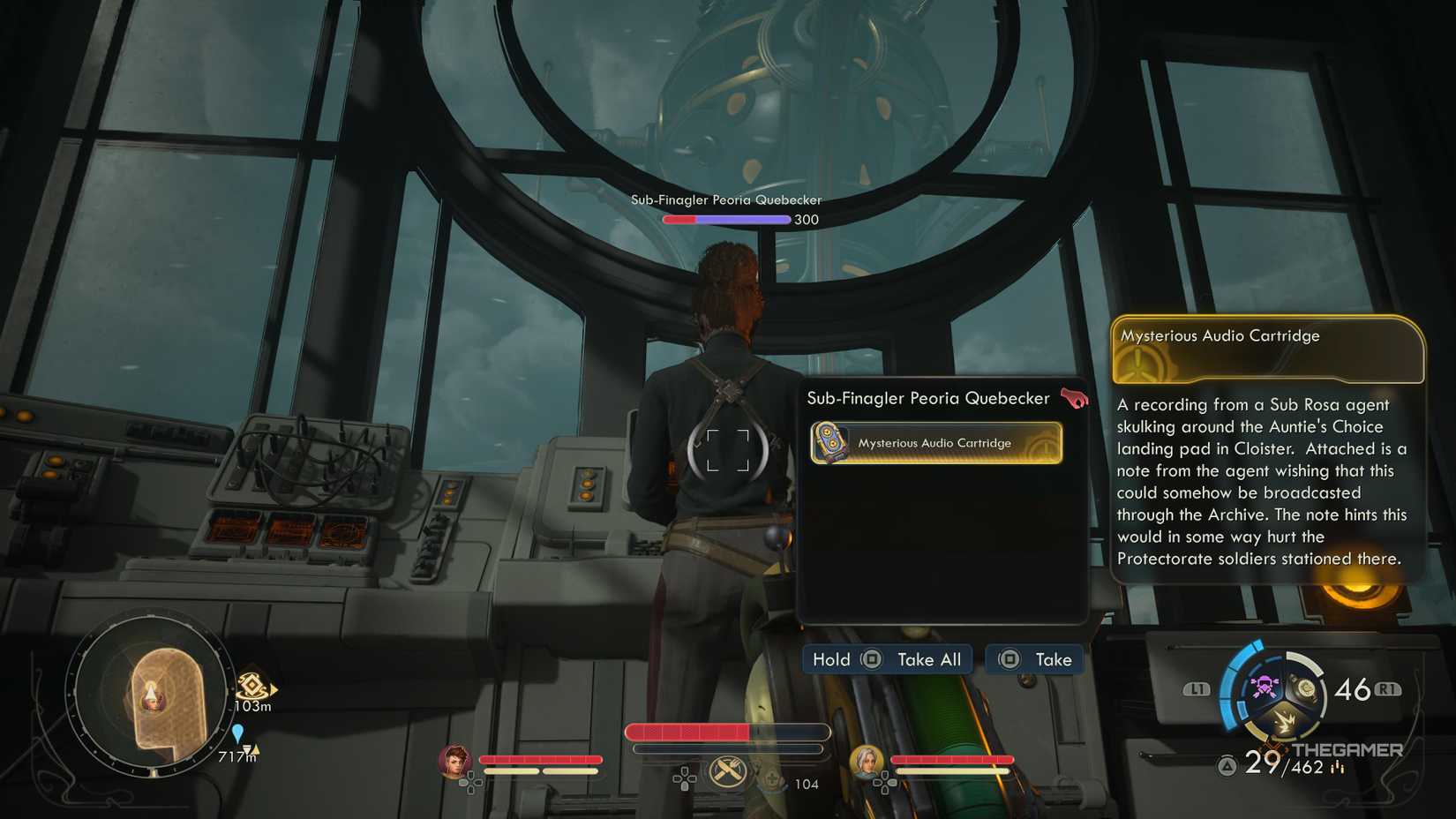1456x819 pixels.
Task: Click the weapon ammo drum icon on the wheel
Action: click(x=1305, y=689)
